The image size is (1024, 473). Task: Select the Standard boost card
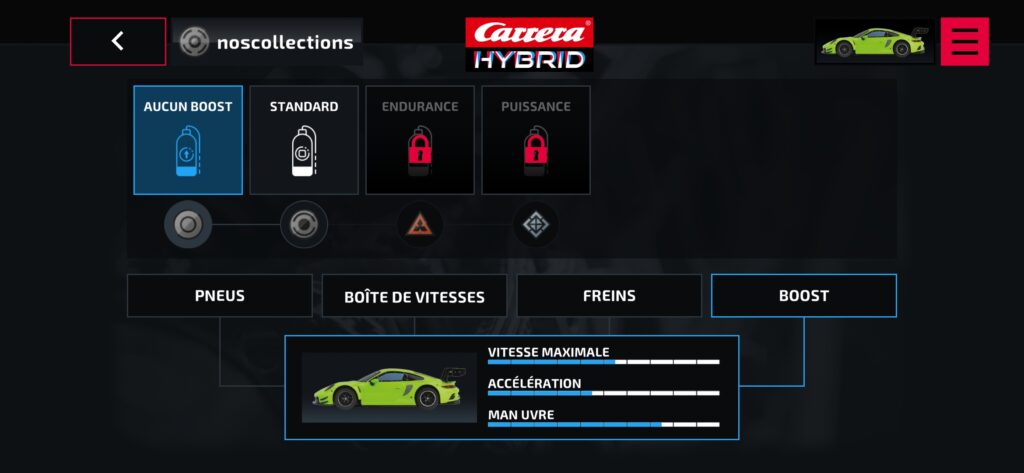[304, 139]
